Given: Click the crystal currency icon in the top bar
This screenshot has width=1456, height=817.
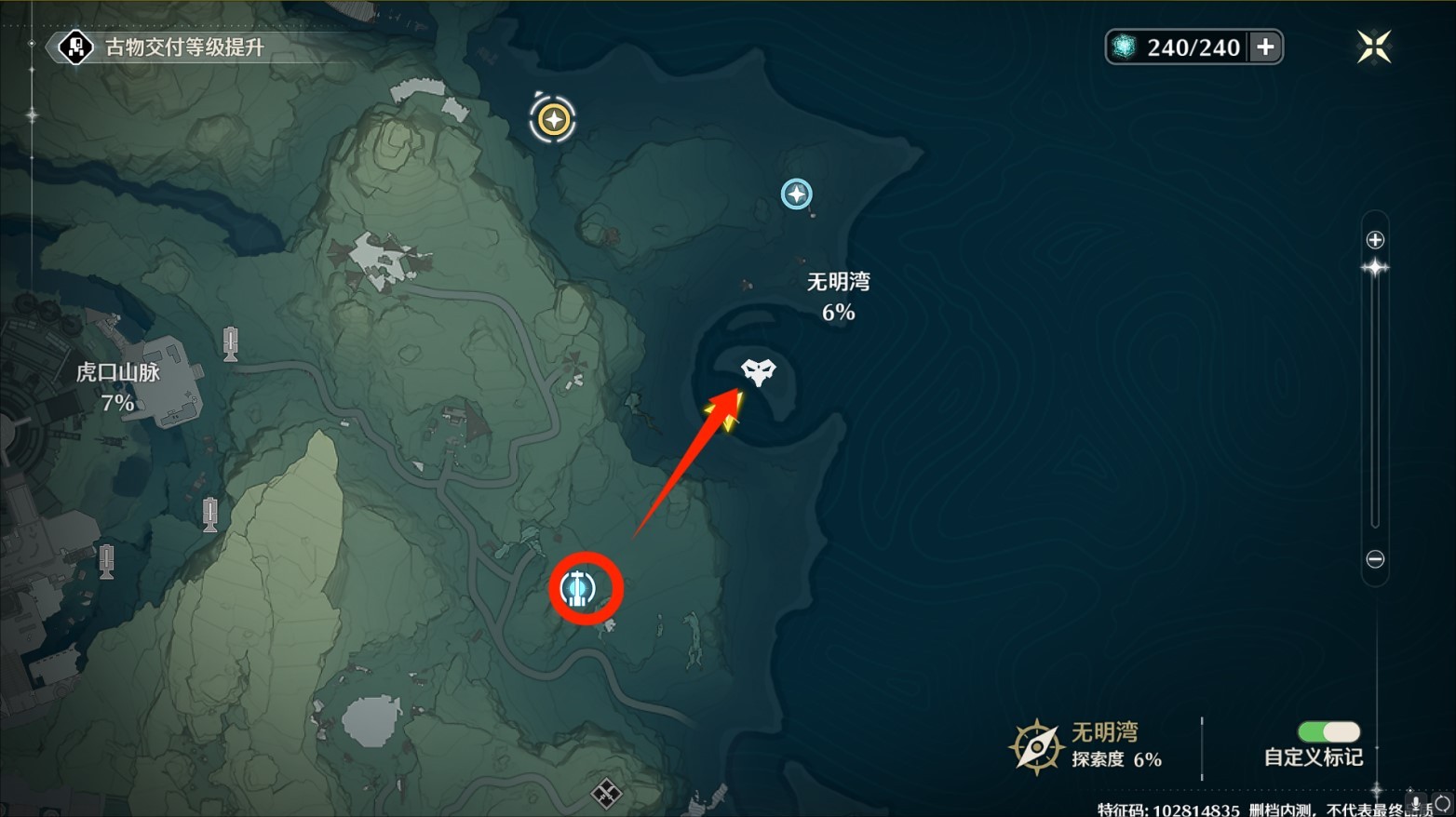Looking at the screenshot, I should (1126, 46).
